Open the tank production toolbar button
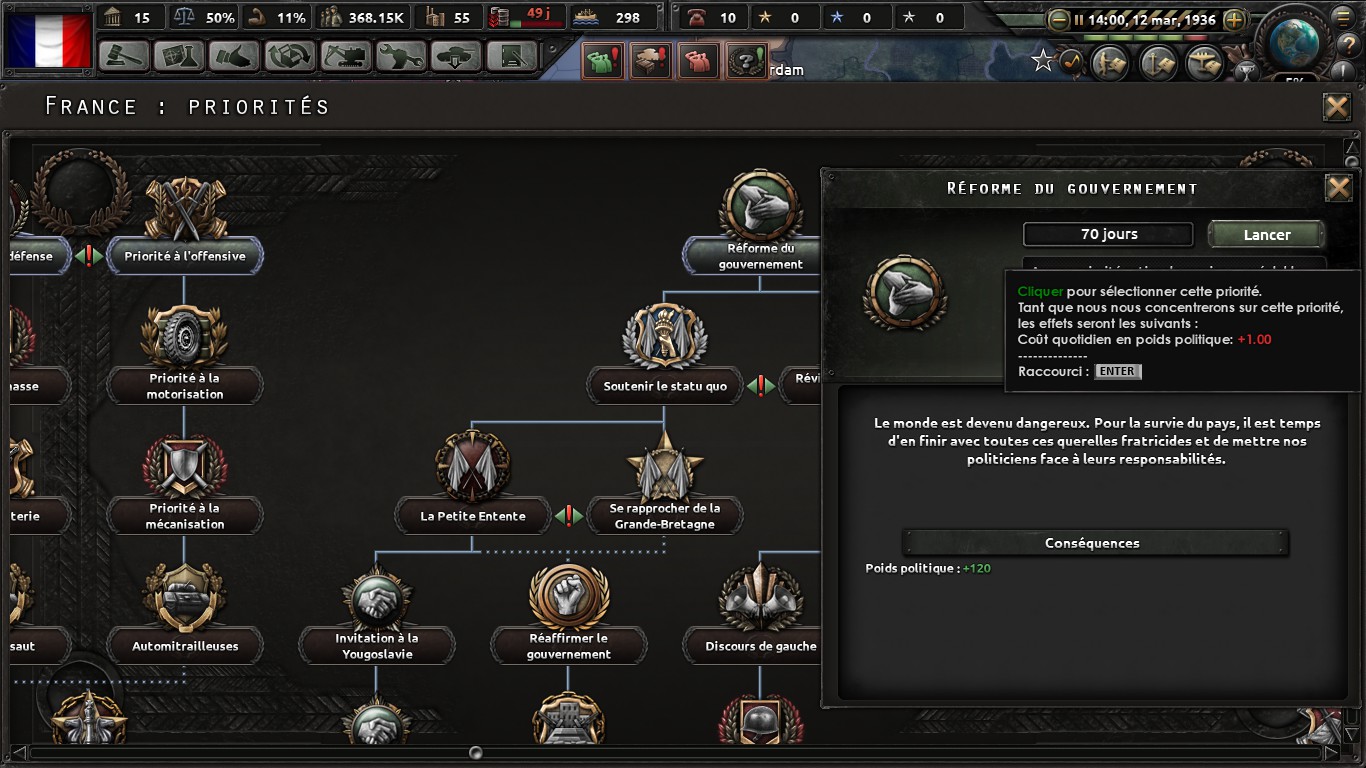 455,56
